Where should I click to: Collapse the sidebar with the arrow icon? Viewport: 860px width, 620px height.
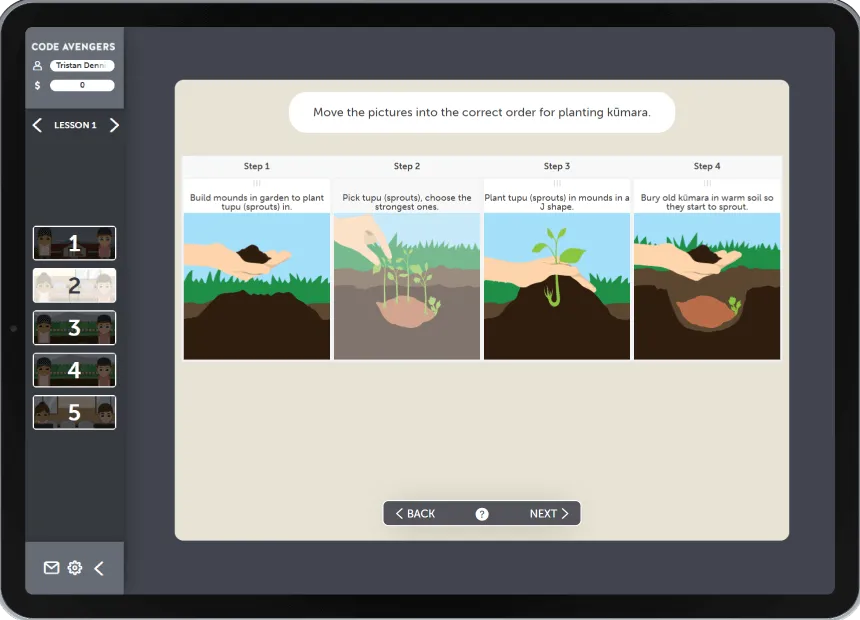(99, 568)
